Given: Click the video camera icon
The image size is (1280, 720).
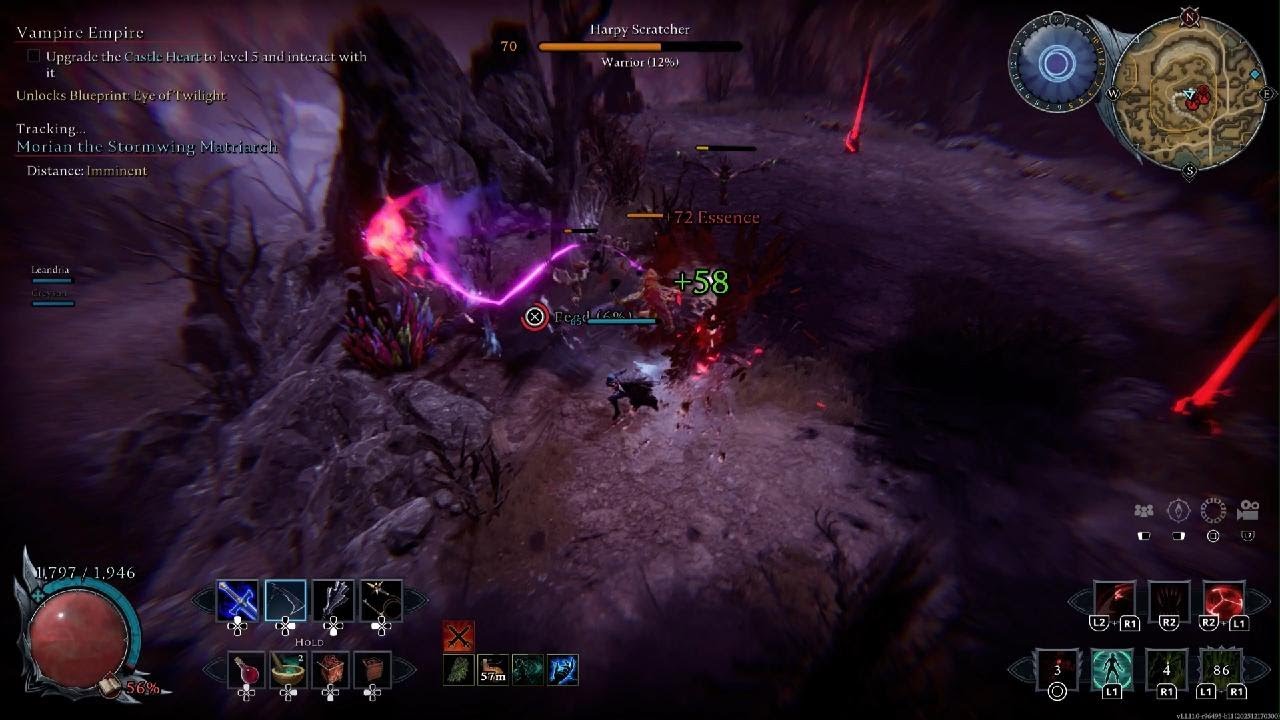Looking at the screenshot, I should pos(1247,511).
